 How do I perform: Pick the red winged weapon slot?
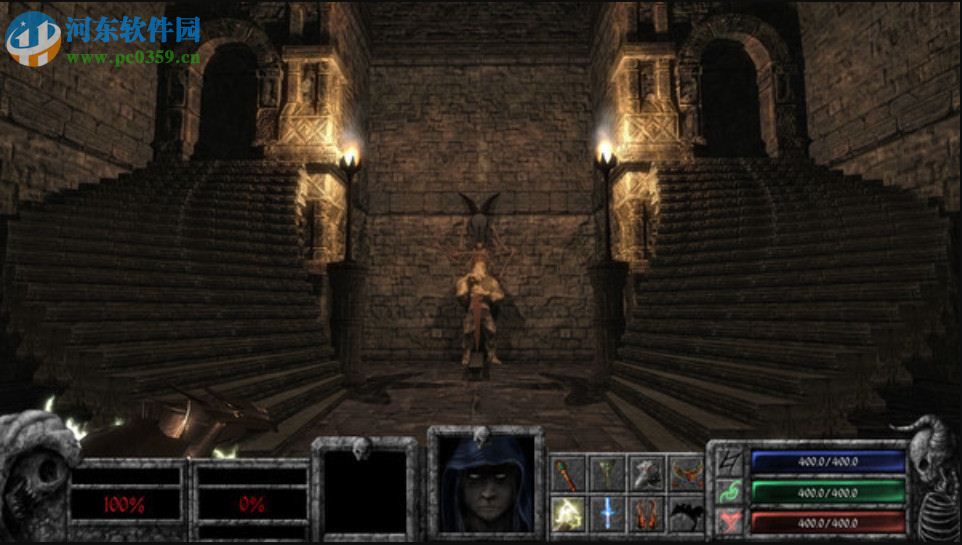(x=686, y=472)
